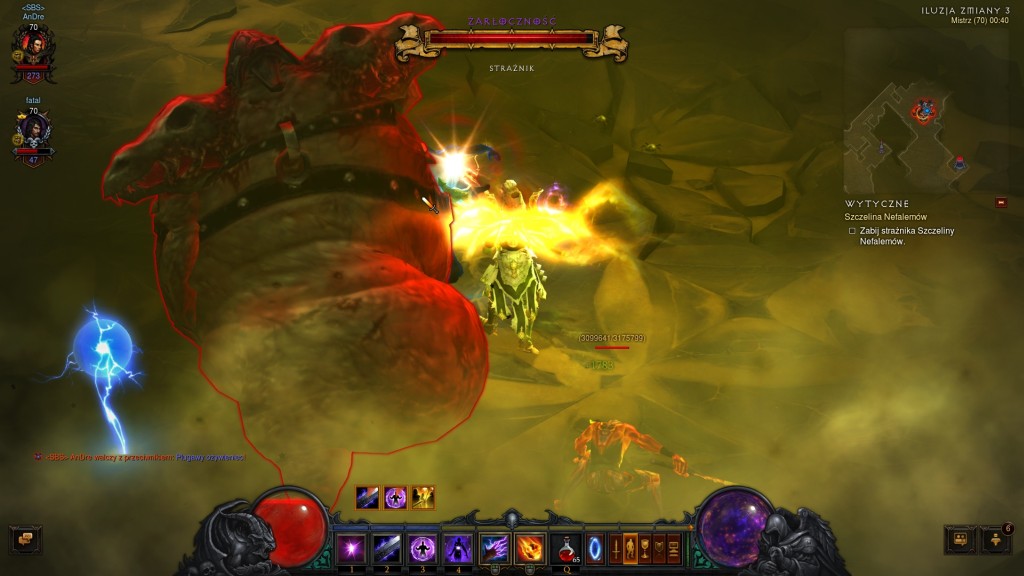This screenshot has height=576, width=1024.
Task: Use the blue streak skill in slot 2
Action: [386, 548]
